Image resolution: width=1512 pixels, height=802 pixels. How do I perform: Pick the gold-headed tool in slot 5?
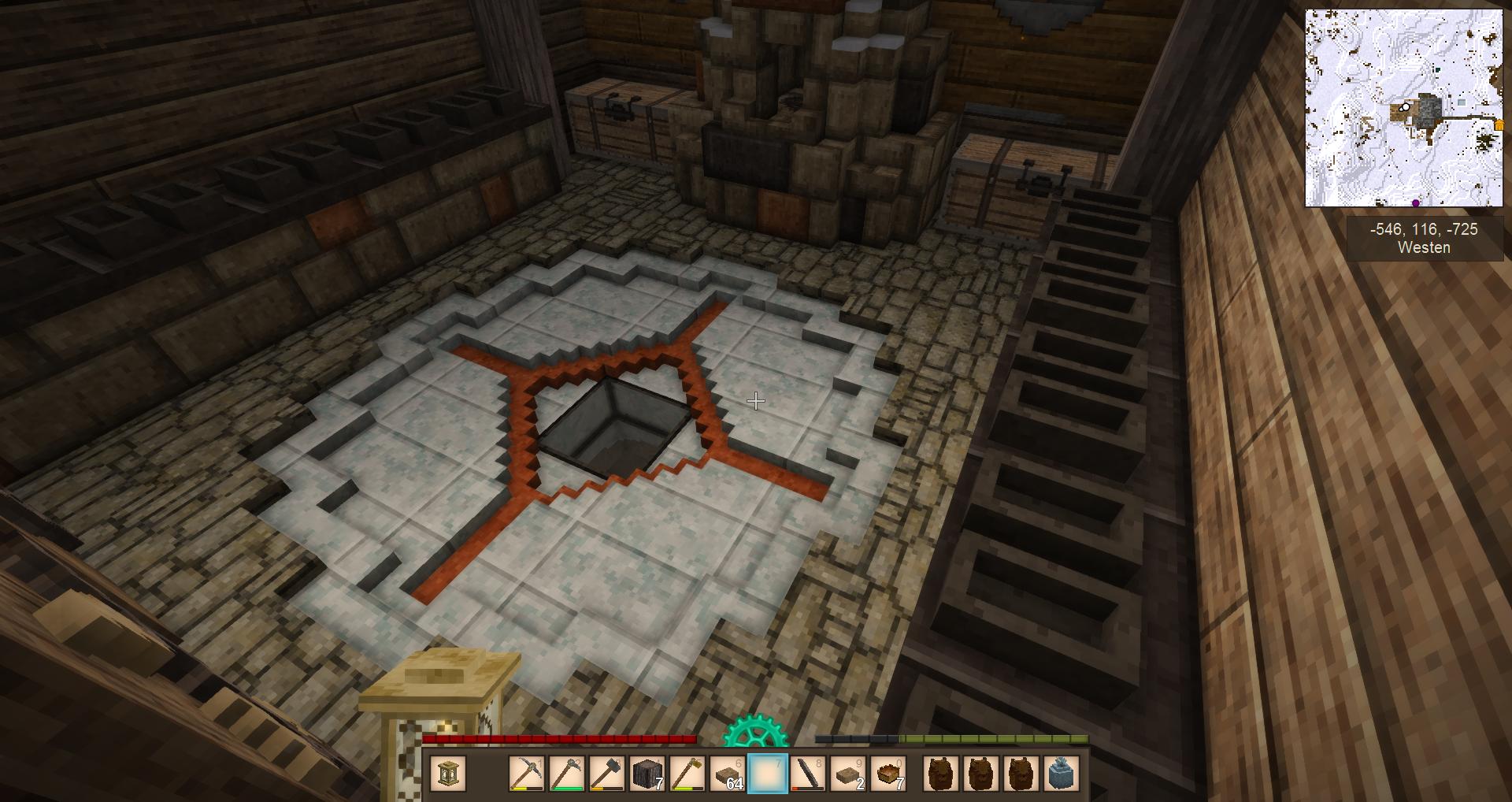687,774
